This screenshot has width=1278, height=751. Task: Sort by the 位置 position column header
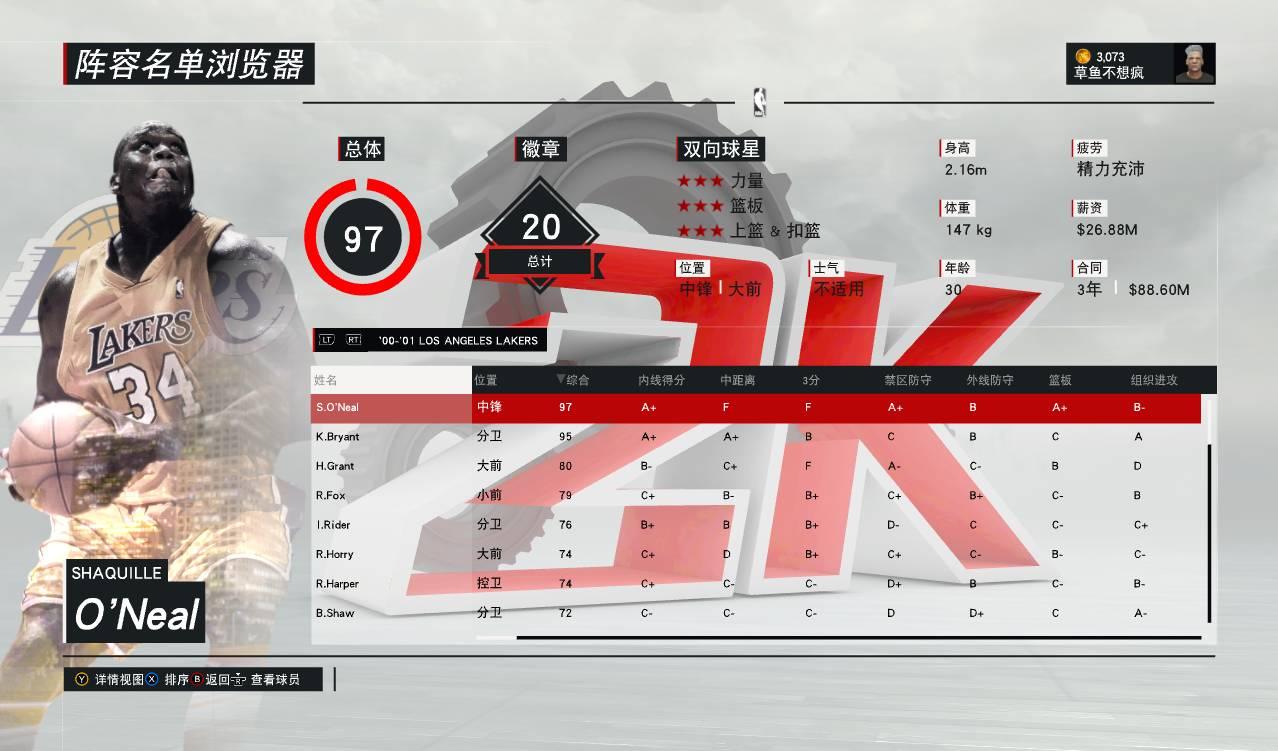point(486,380)
